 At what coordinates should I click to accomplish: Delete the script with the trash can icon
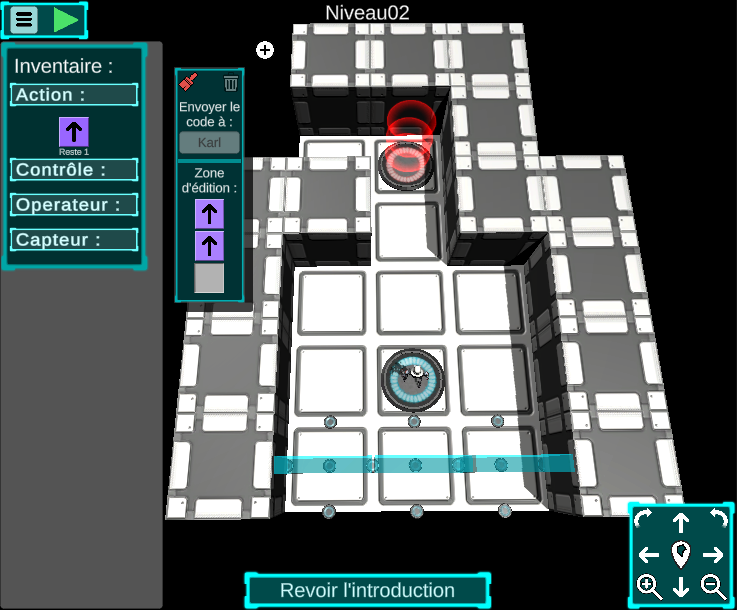click(231, 83)
